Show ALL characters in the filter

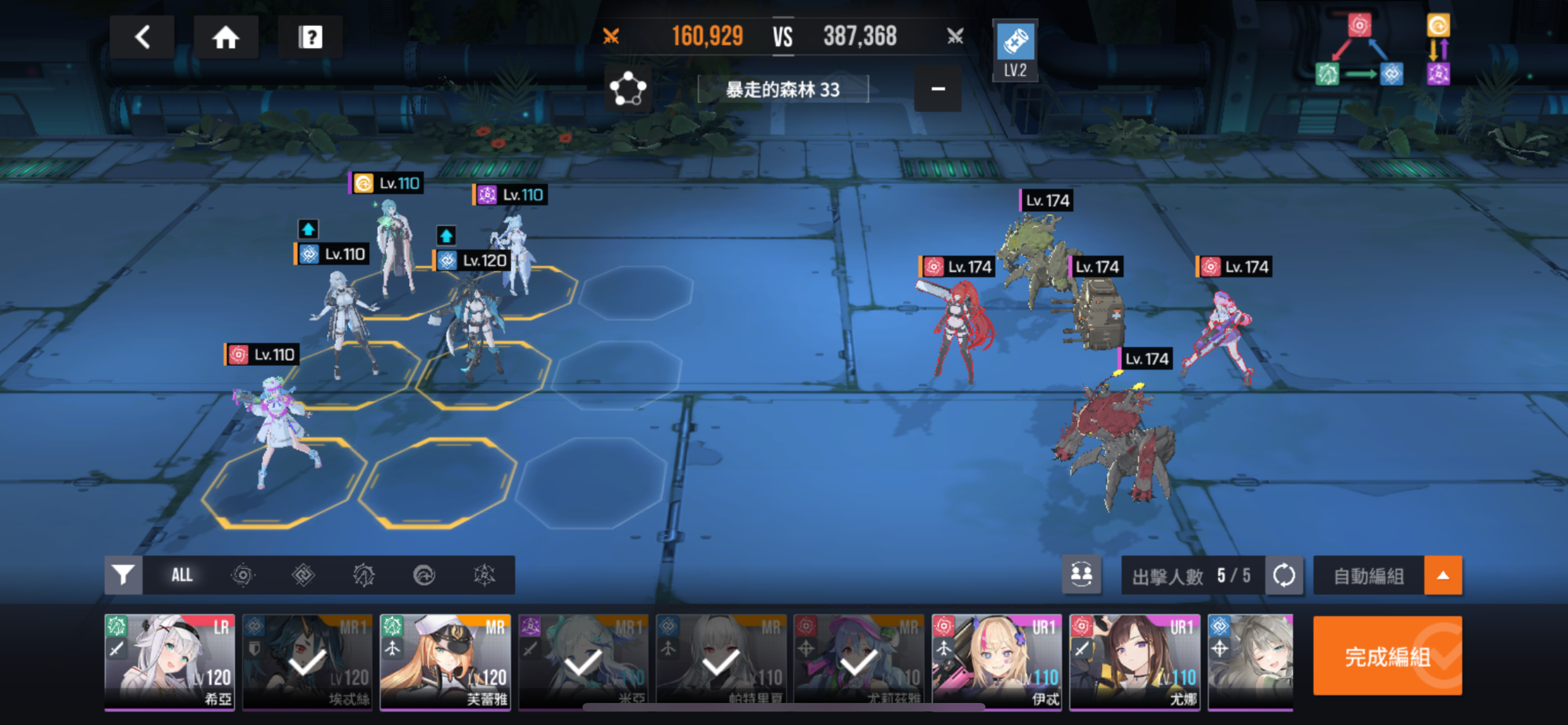coord(181,575)
